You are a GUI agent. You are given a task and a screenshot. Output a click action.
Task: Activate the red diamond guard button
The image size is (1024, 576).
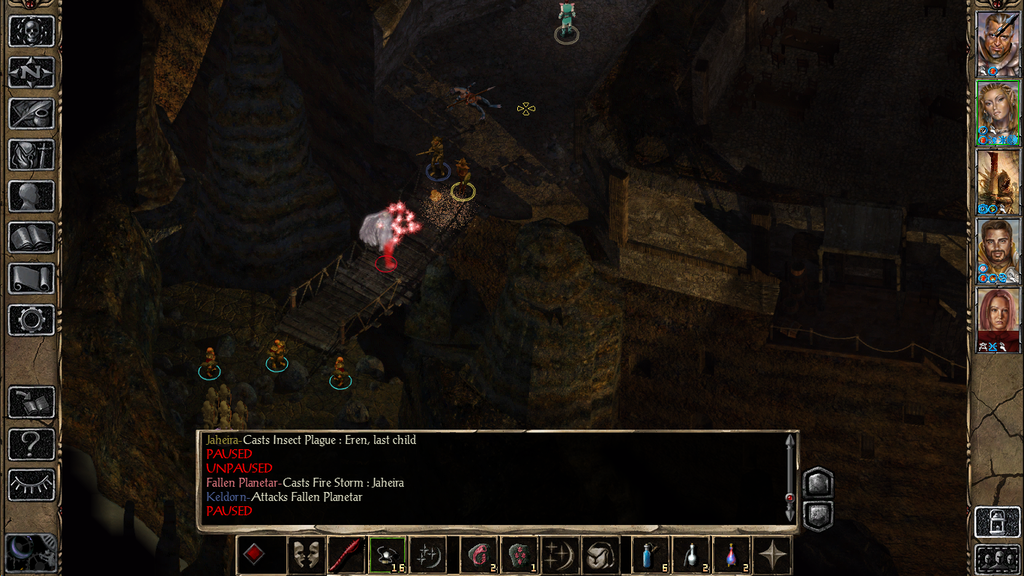[x=255, y=555]
